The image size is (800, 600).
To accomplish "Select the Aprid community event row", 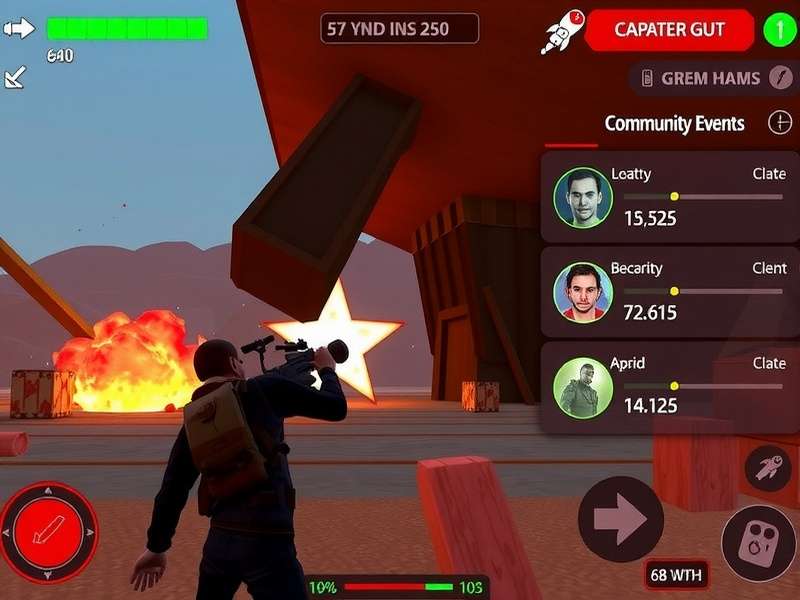I will [670, 387].
